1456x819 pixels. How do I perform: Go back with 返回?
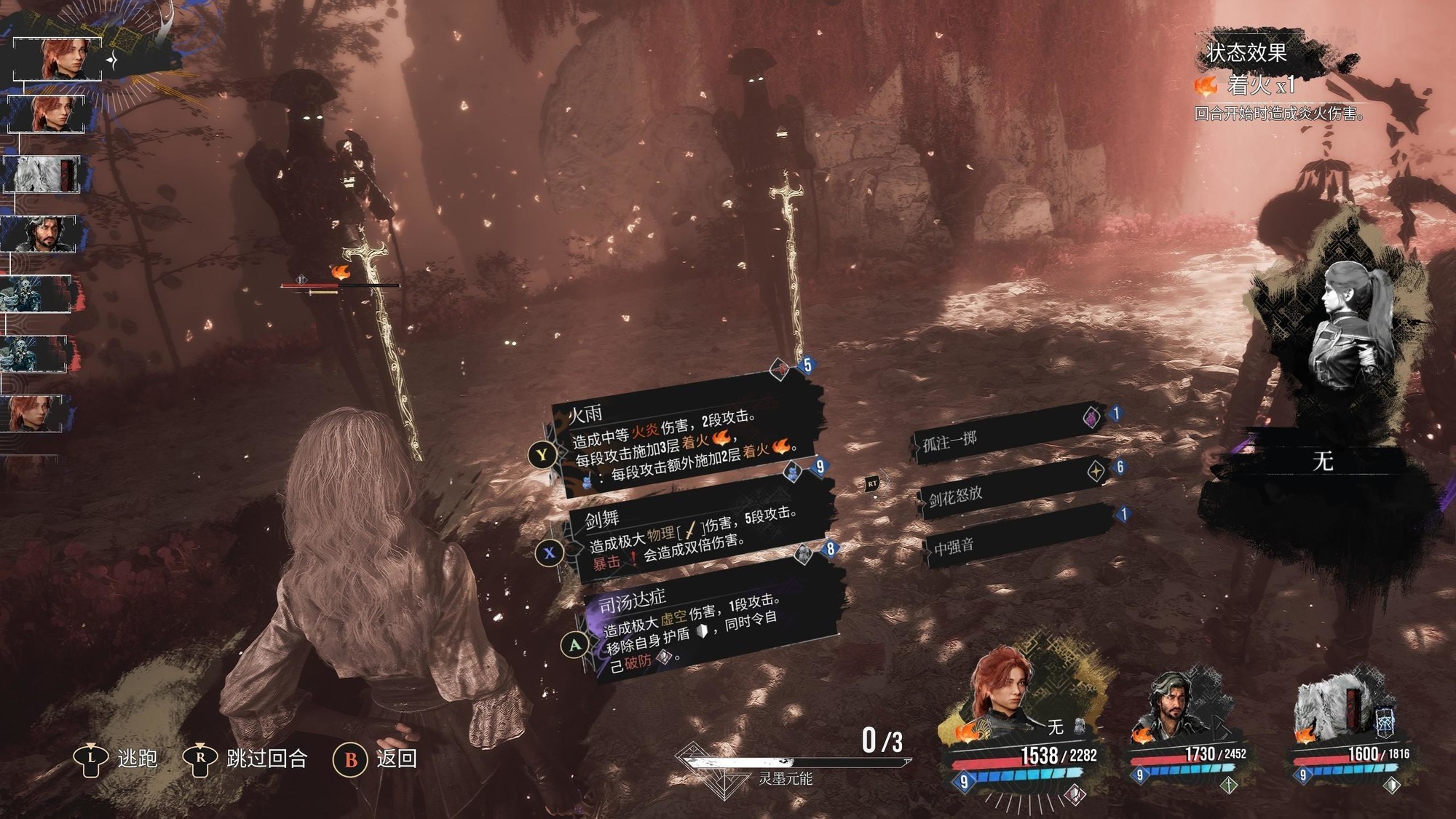(376, 759)
